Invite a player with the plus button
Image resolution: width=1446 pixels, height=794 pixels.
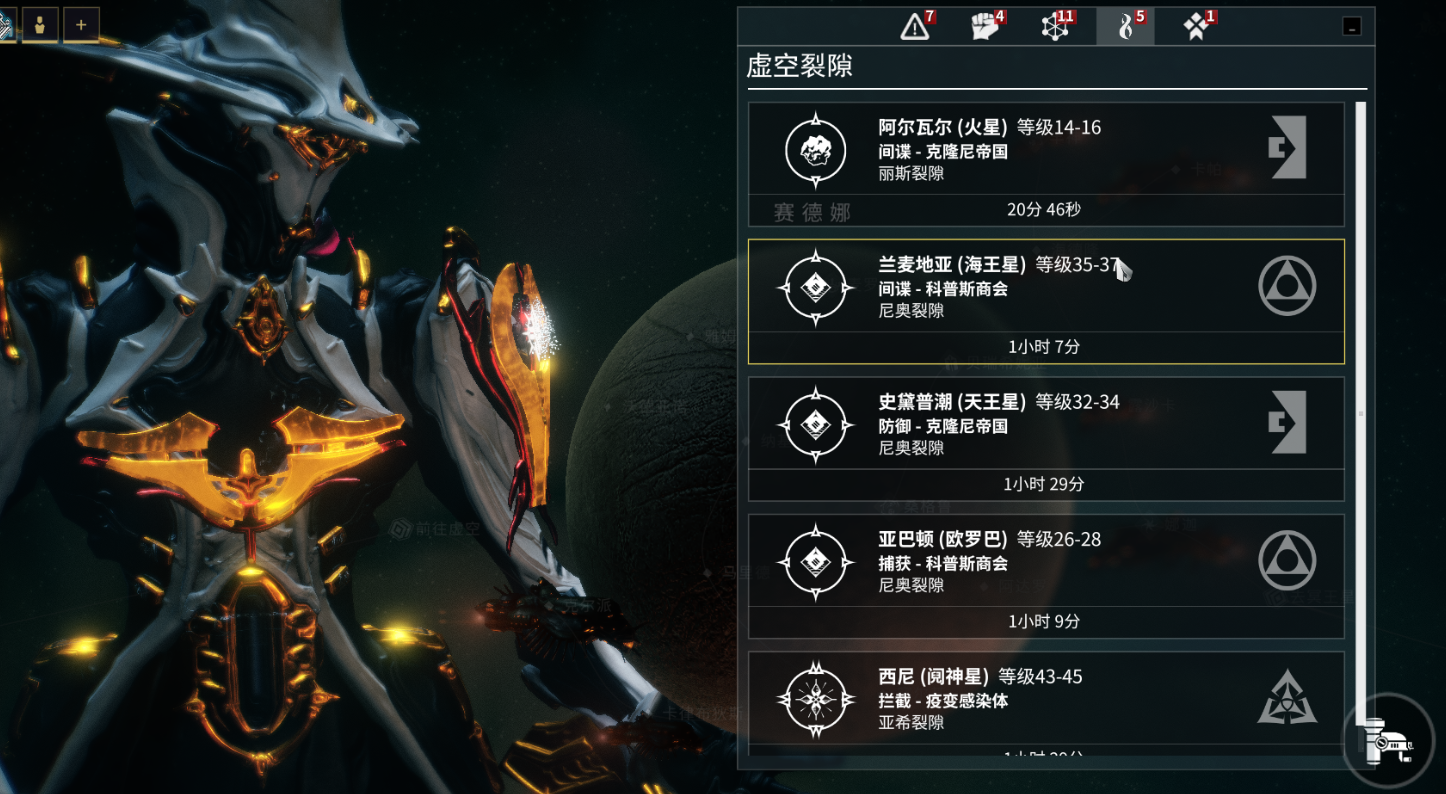(x=81, y=25)
